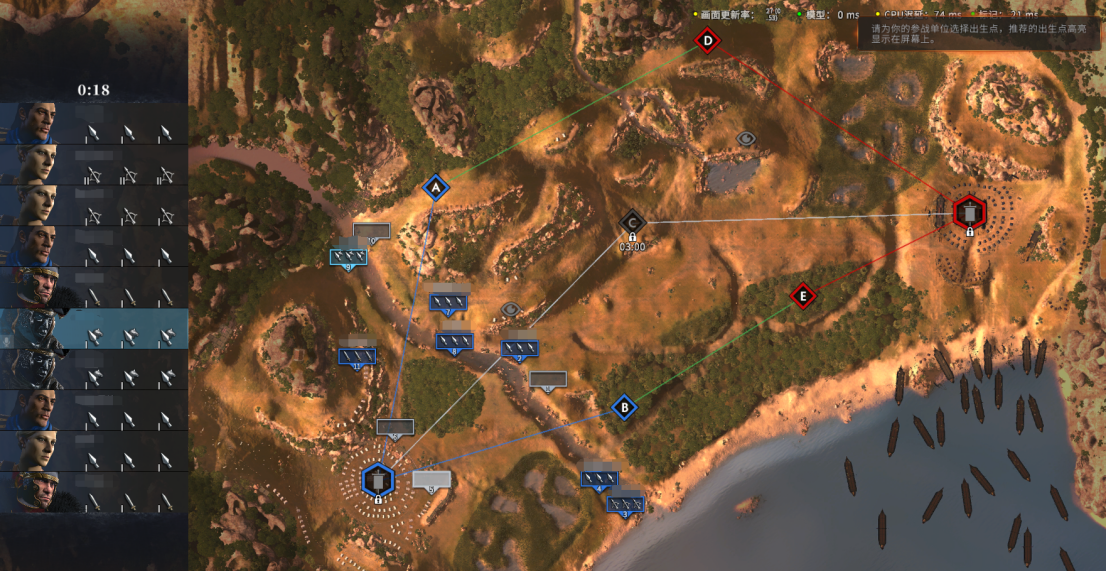The height and width of the screenshot is (571, 1106).
Task: Select the first unit row in list
Action: click(x=94, y=124)
